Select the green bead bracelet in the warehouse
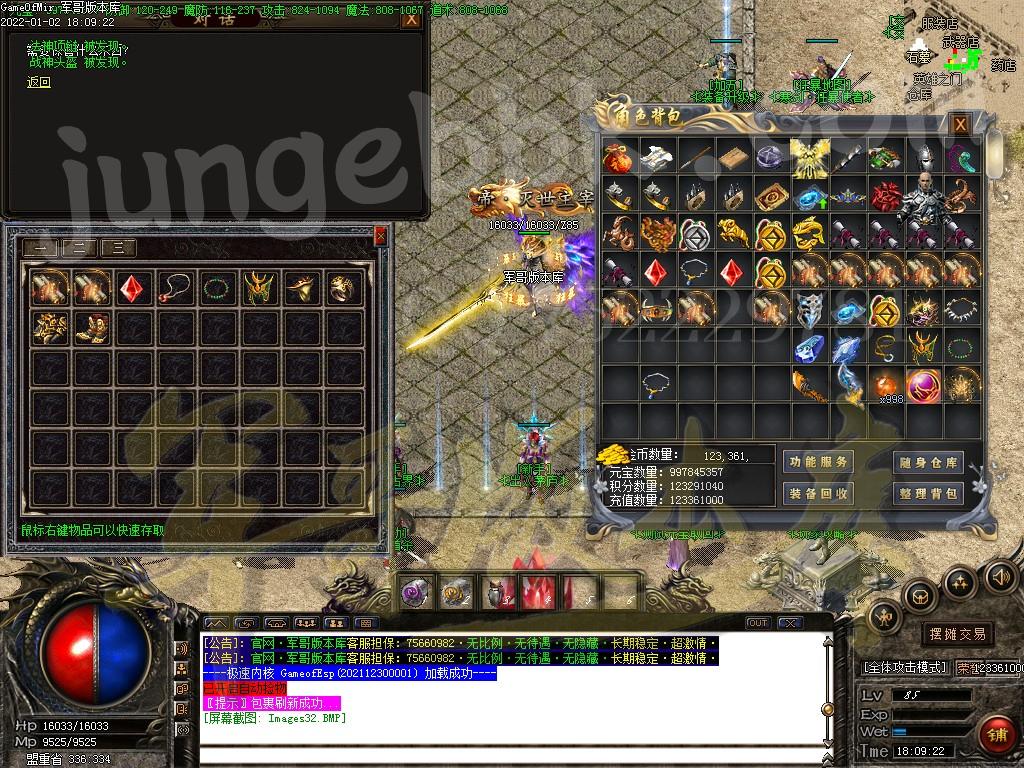Image resolution: width=1024 pixels, height=768 pixels. [x=216, y=288]
